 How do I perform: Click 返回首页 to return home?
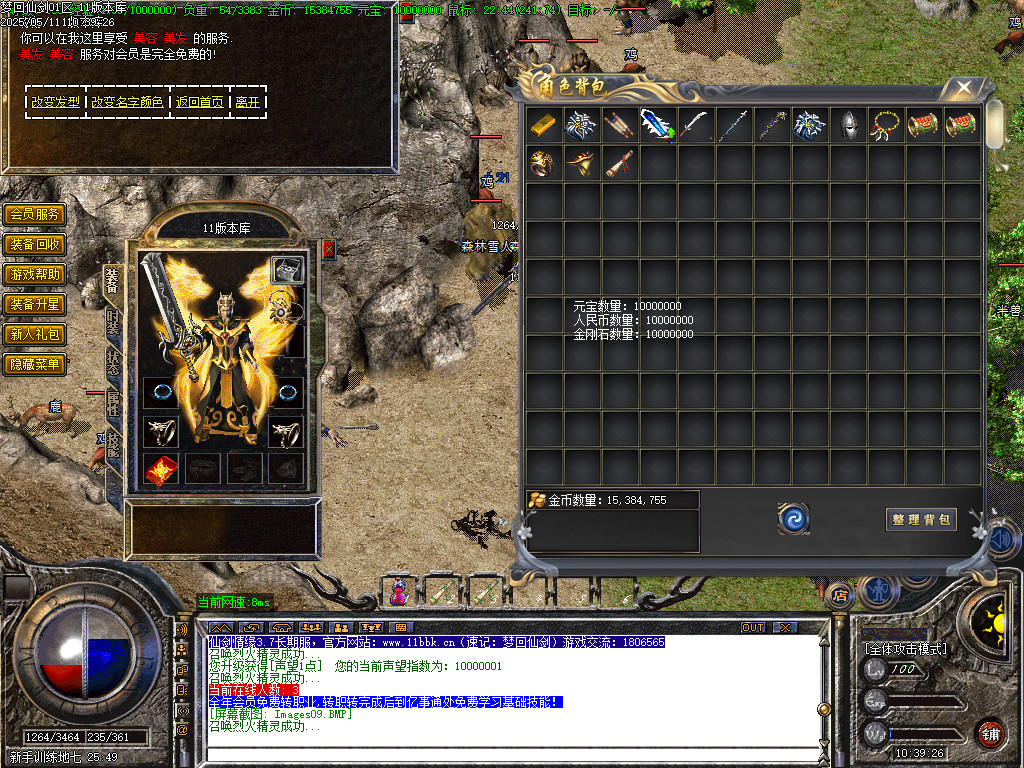(x=200, y=102)
